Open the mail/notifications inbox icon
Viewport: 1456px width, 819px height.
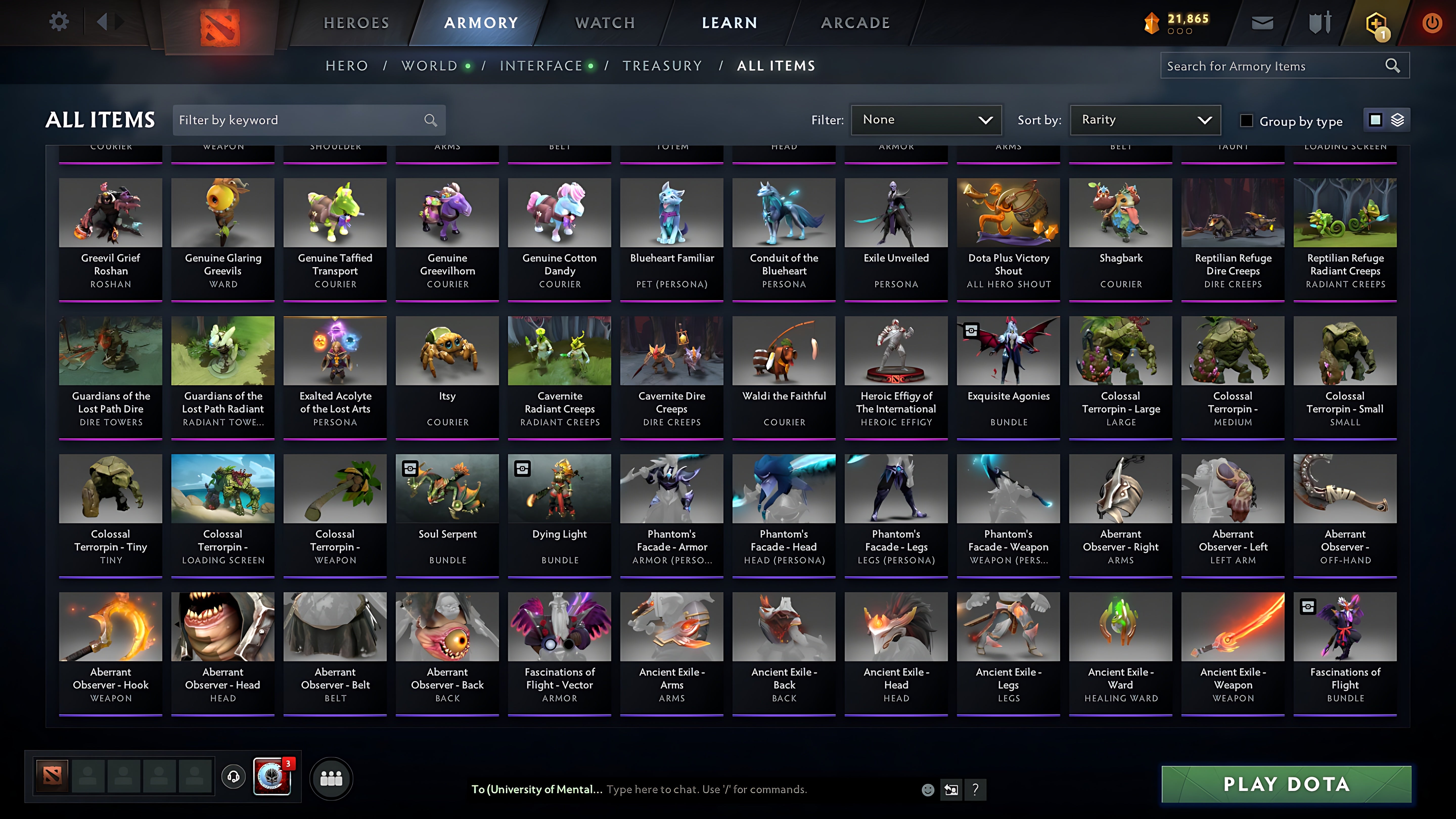[x=1262, y=22]
